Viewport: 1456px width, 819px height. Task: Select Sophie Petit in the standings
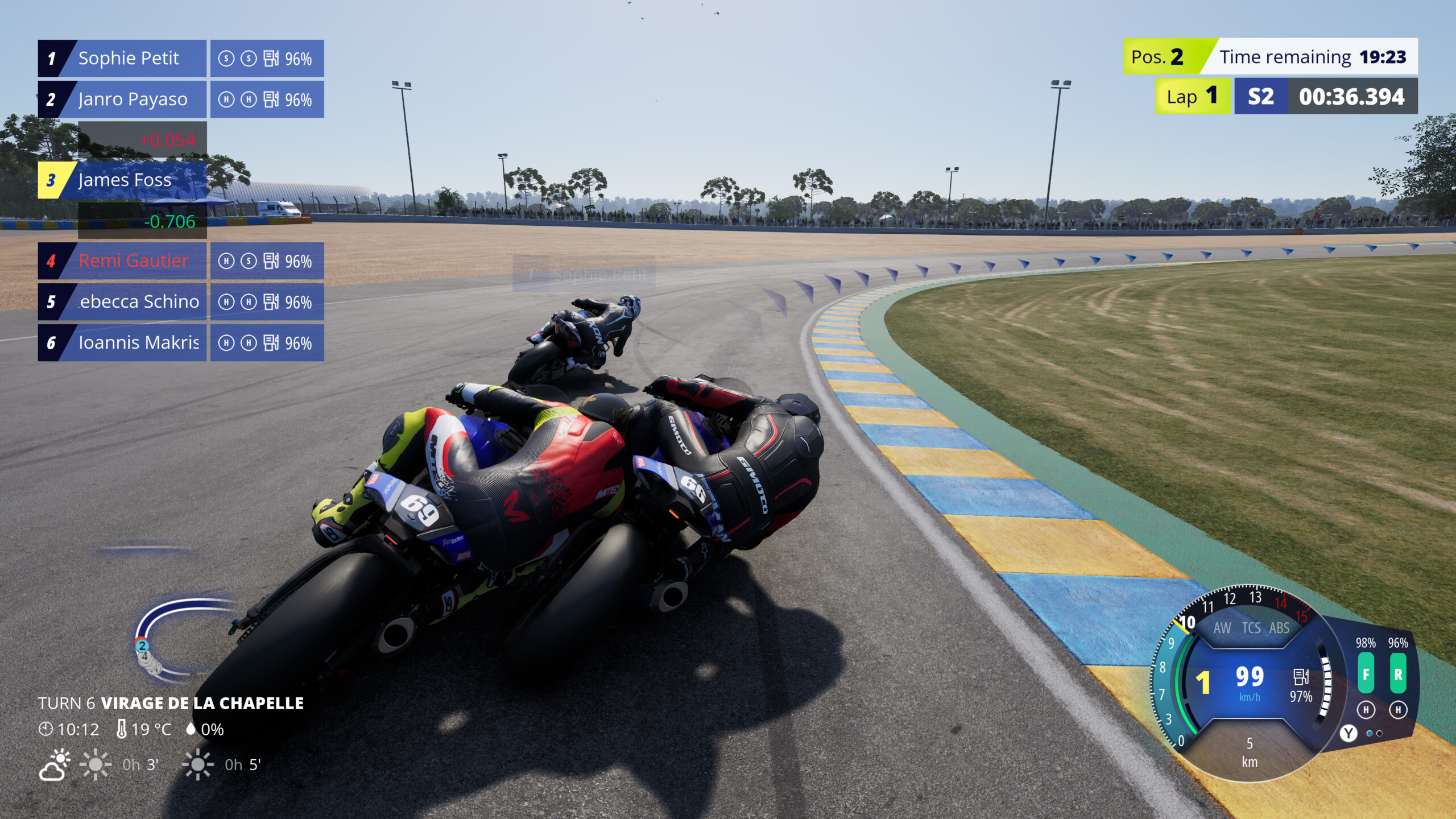point(129,58)
